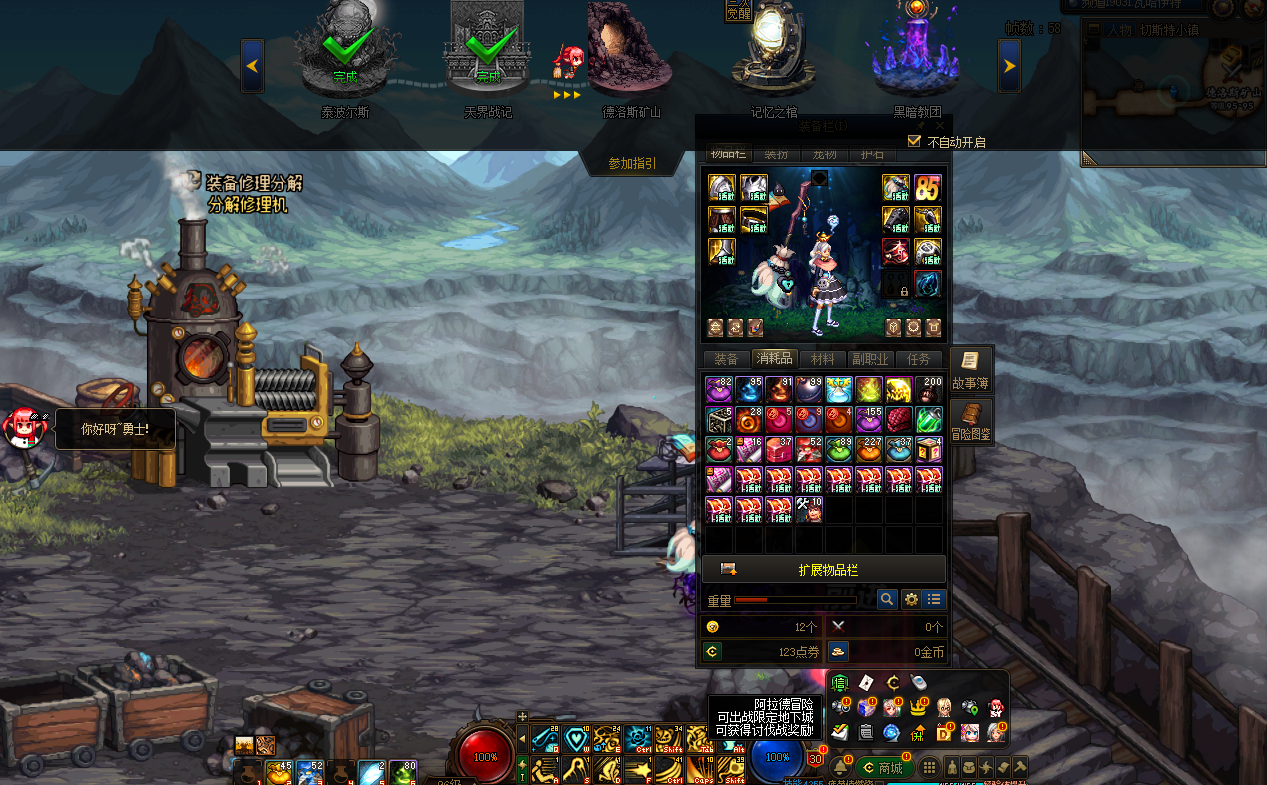Open the 冒险图鉴 adventure codex
This screenshot has width=1267, height=785.
[x=970, y=423]
